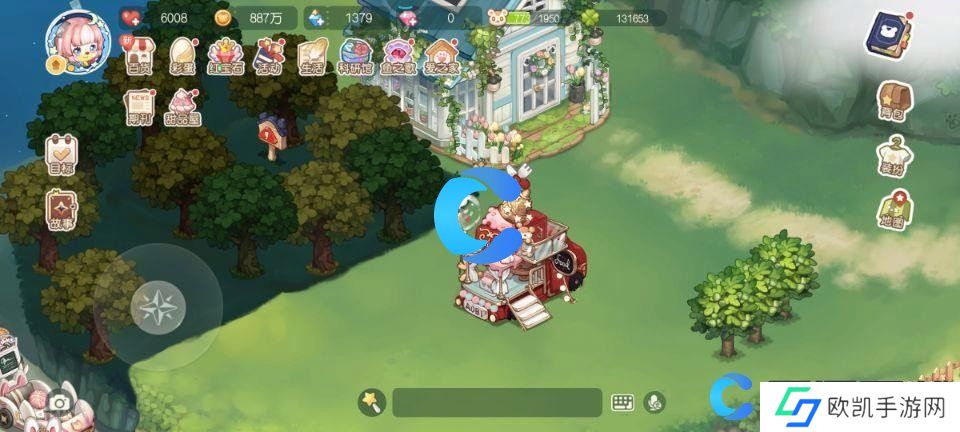The image size is (960, 432).
Task: Tap the camera screenshot button
Action: (x=60, y=403)
